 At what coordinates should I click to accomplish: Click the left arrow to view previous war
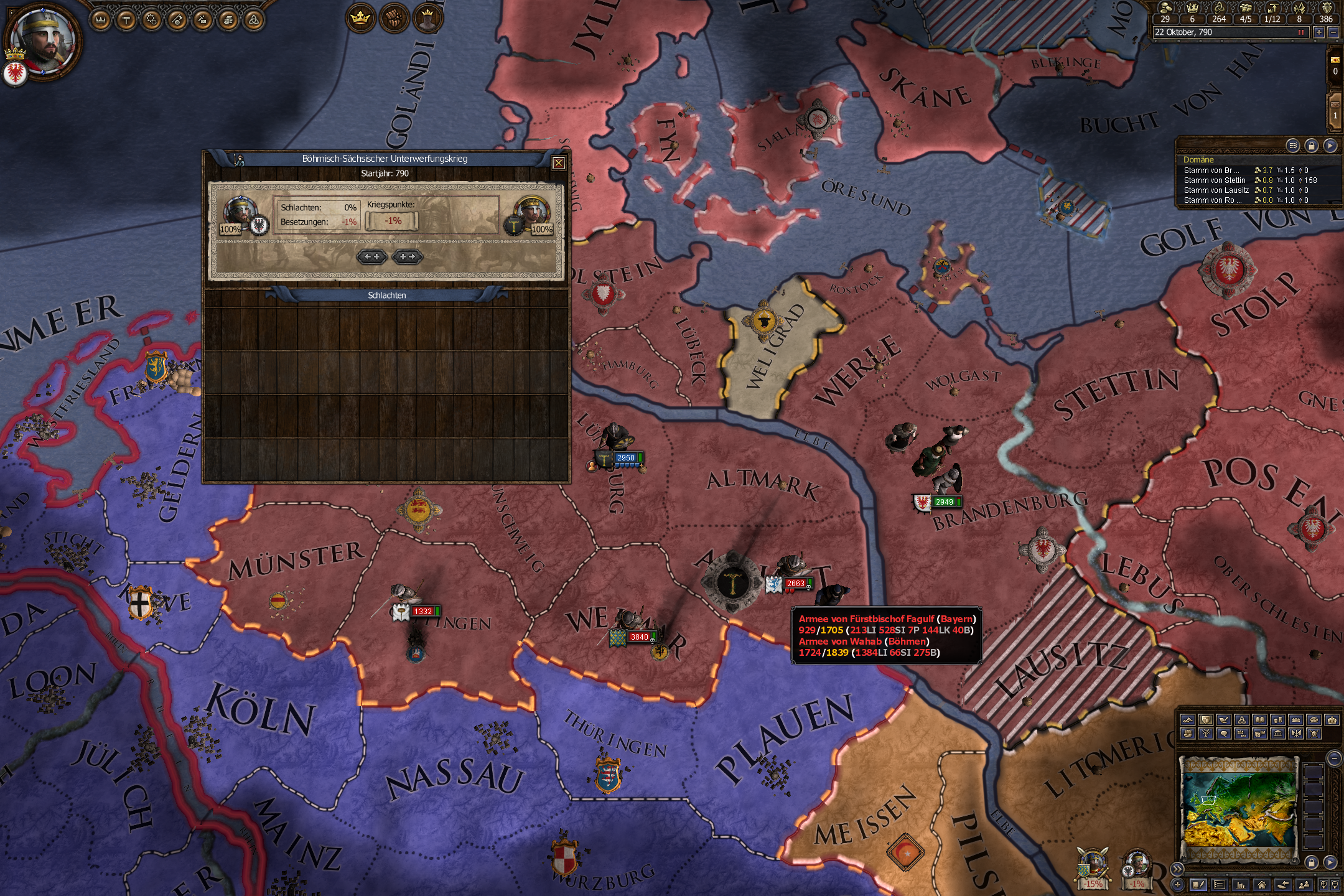point(371,257)
